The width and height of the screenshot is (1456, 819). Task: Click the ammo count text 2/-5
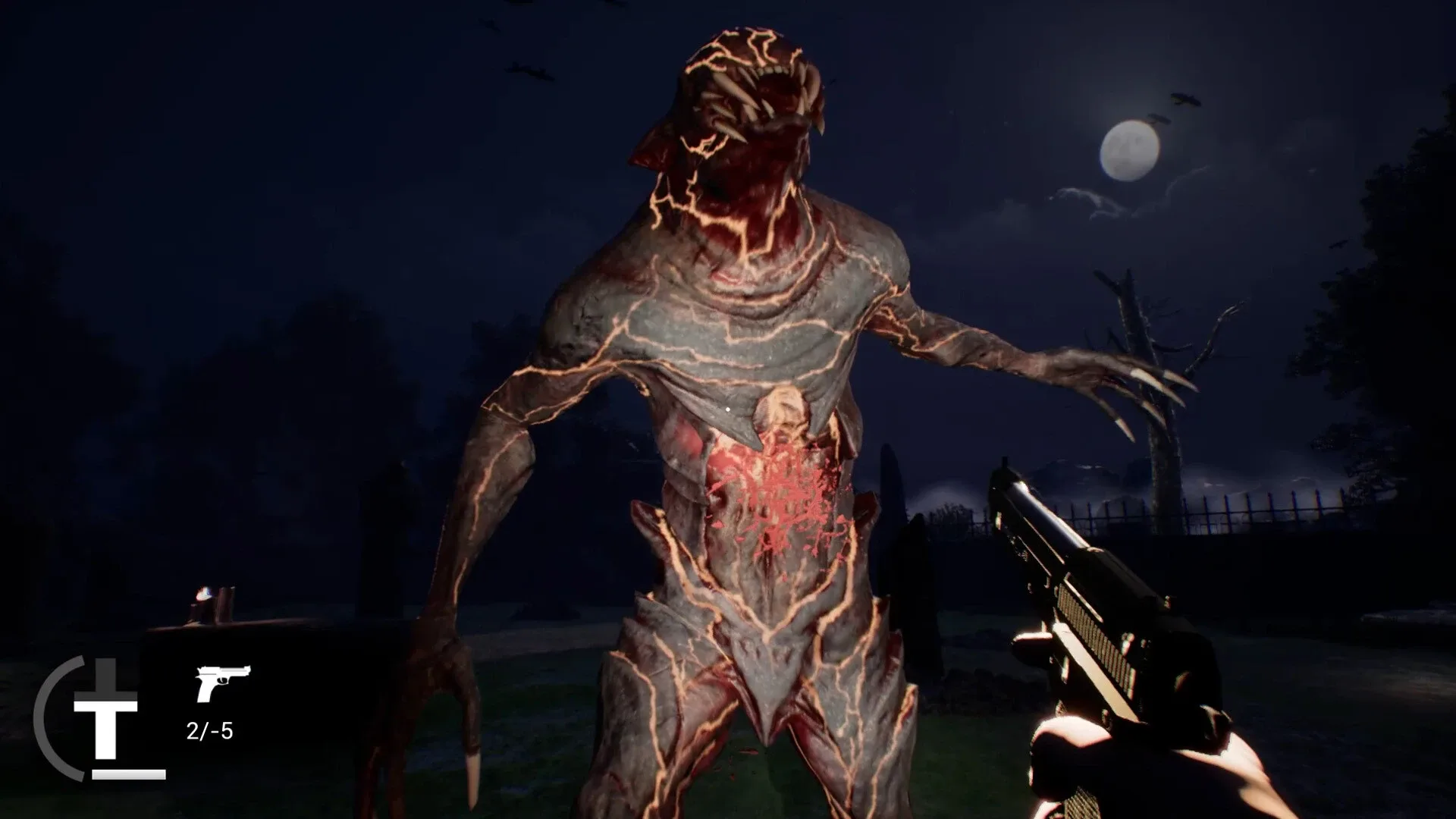210,733
